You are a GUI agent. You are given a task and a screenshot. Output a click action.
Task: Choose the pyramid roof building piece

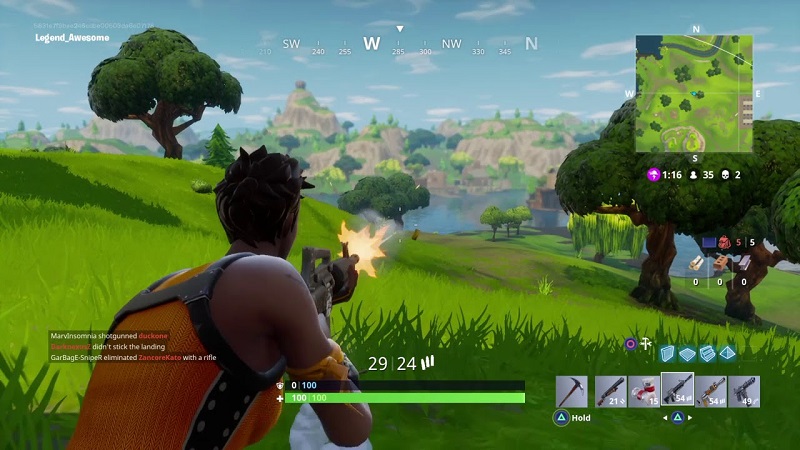727,353
